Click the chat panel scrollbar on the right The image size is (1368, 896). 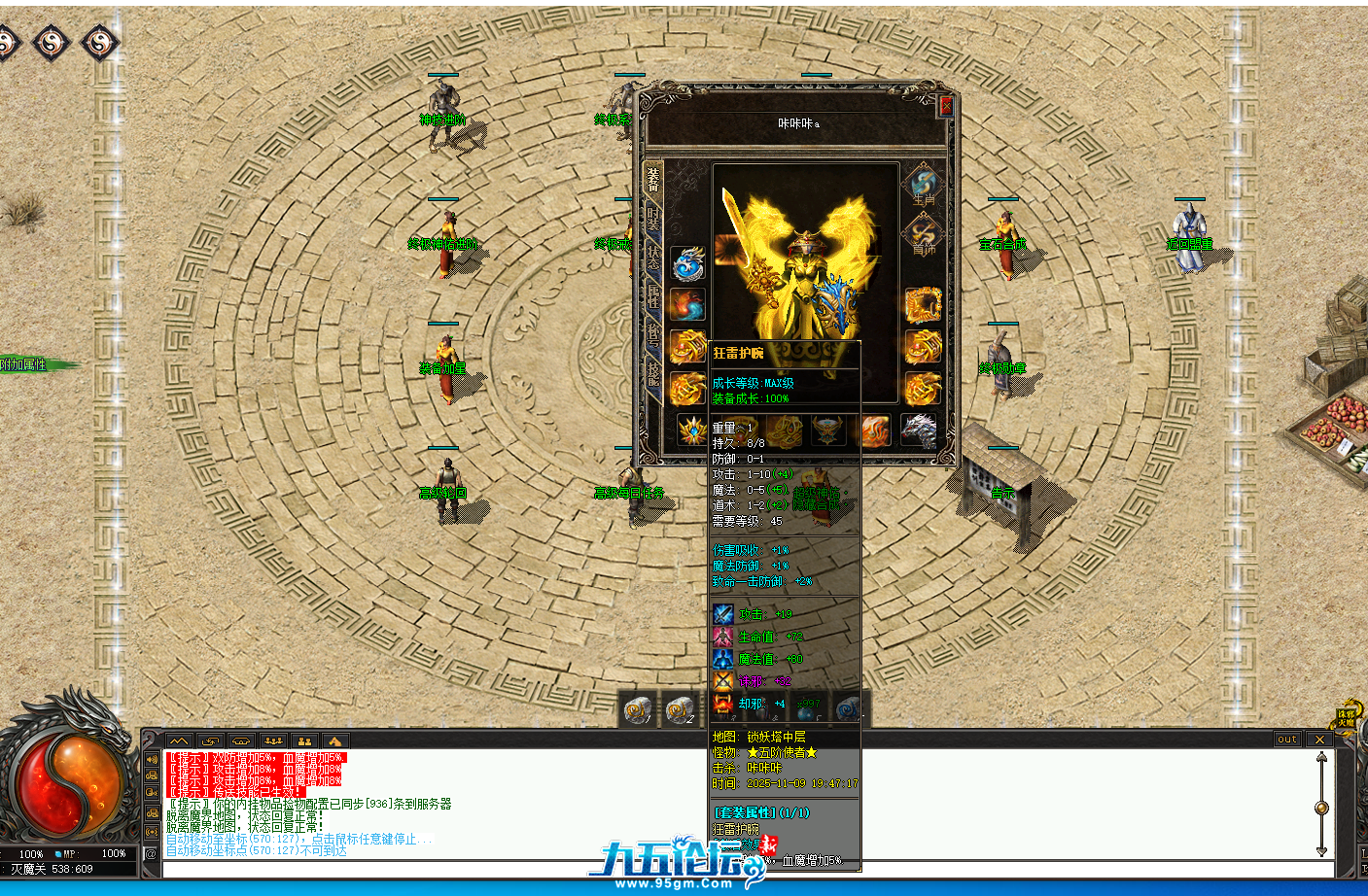click(1320, 807)
